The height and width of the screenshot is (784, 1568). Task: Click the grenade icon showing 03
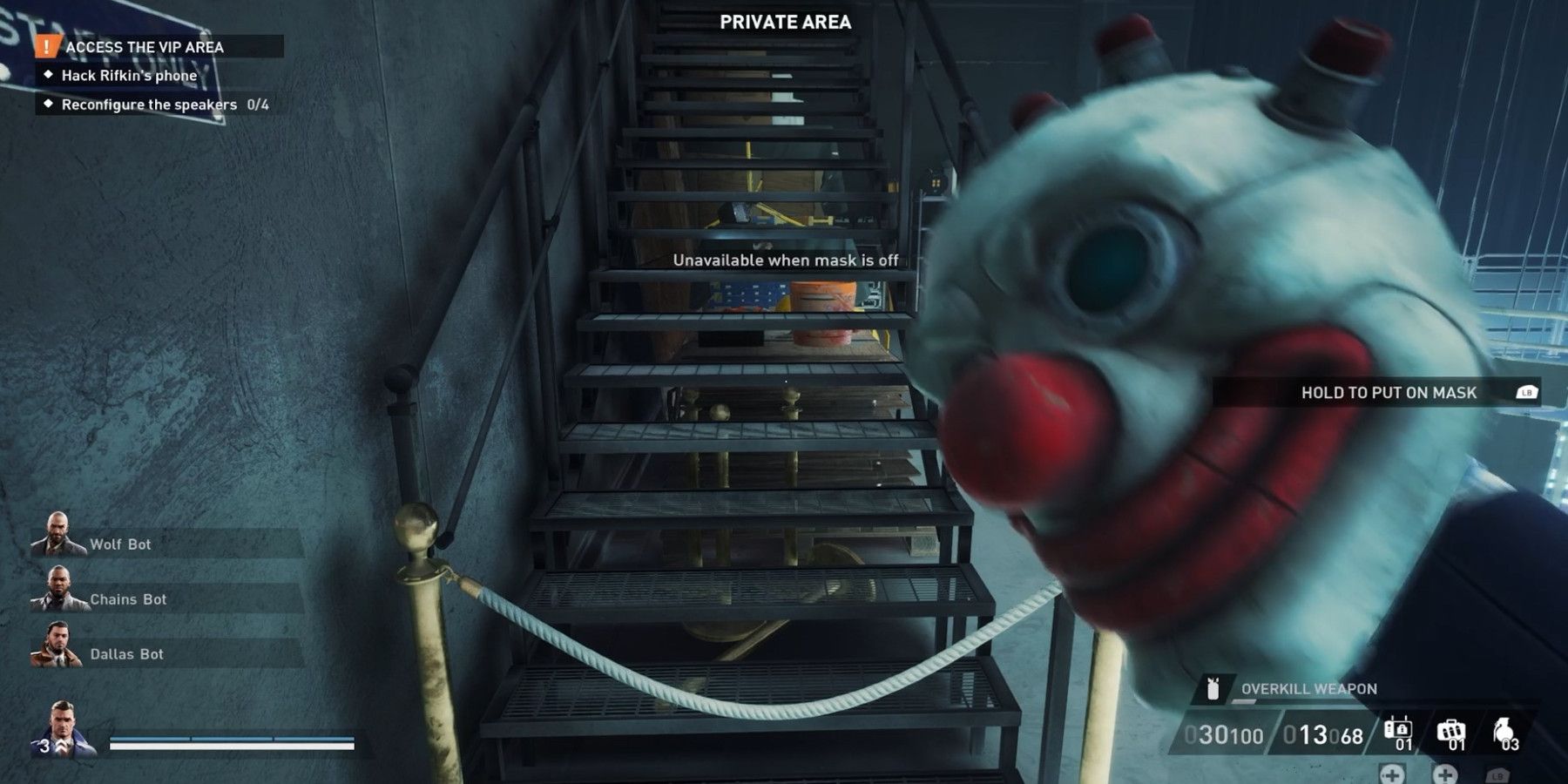click(x=1503, y=732)
